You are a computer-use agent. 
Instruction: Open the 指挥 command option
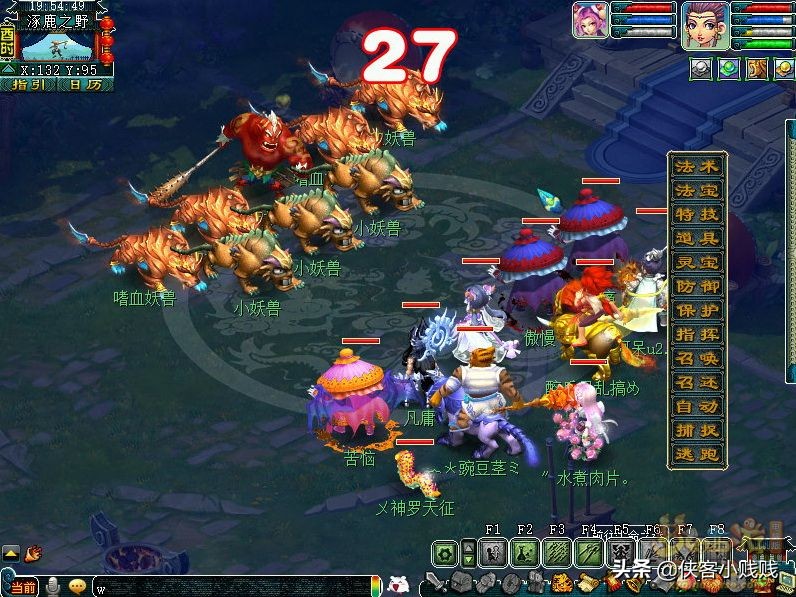coord(697,335)
